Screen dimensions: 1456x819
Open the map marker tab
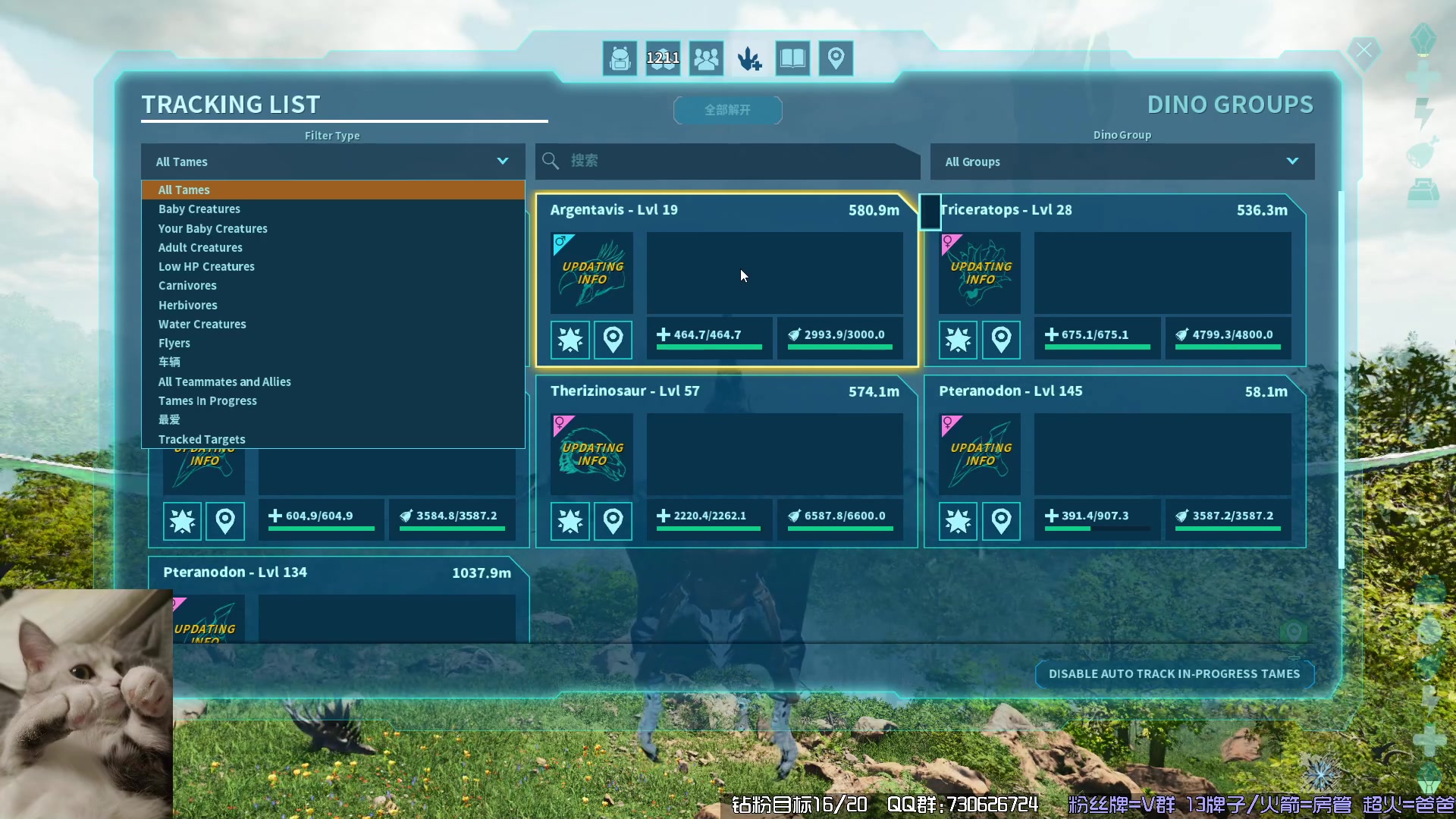(x=836, y=58)
